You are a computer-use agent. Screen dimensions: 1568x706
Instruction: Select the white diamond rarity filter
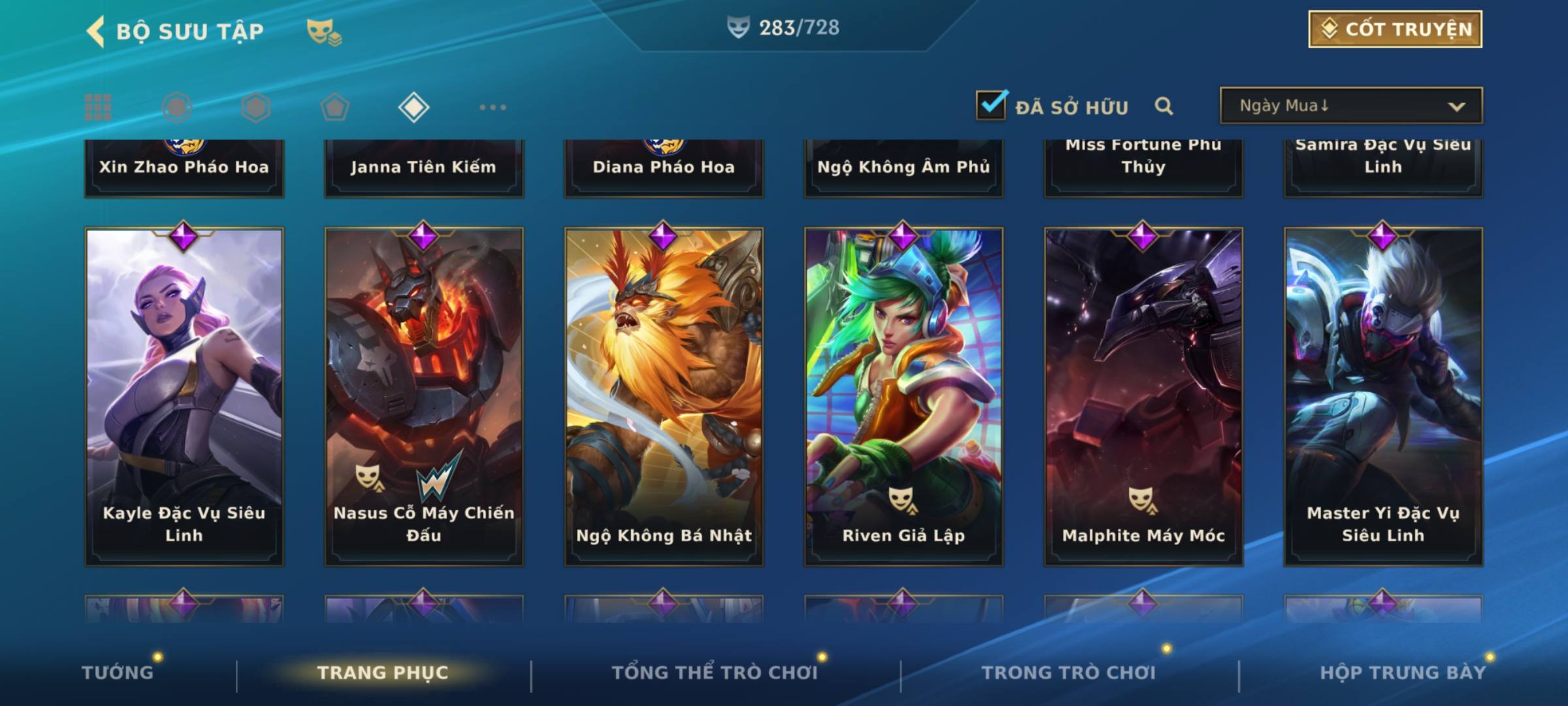[x=414, y=107]
